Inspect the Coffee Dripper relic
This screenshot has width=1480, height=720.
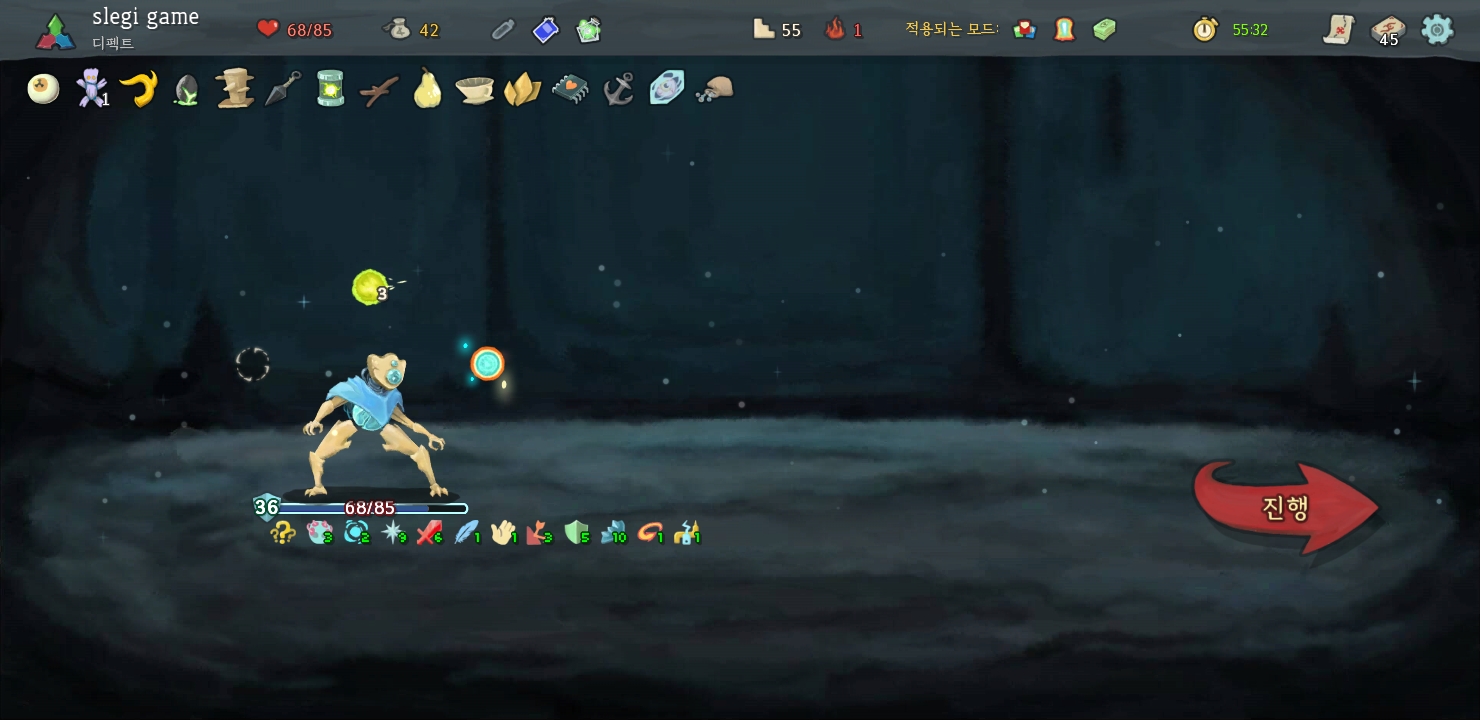(474, 90)
